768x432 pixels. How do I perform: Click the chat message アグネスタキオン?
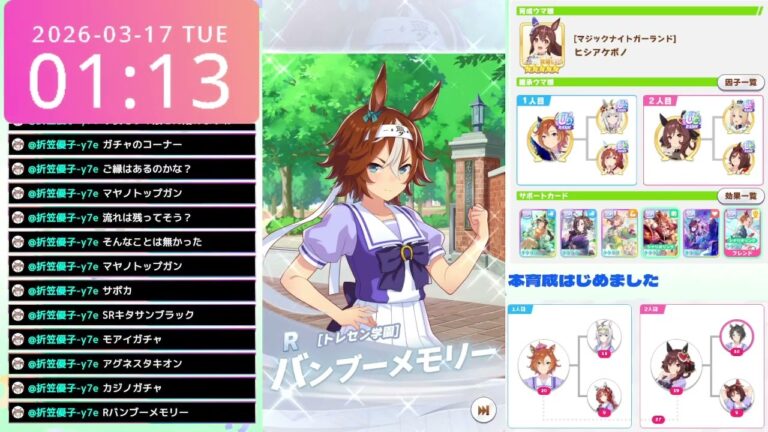pos(131,362)
